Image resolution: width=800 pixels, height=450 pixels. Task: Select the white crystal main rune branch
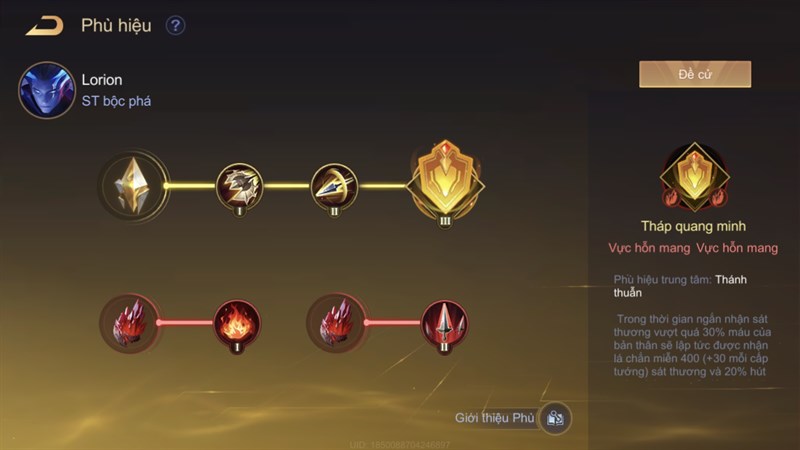134,186
